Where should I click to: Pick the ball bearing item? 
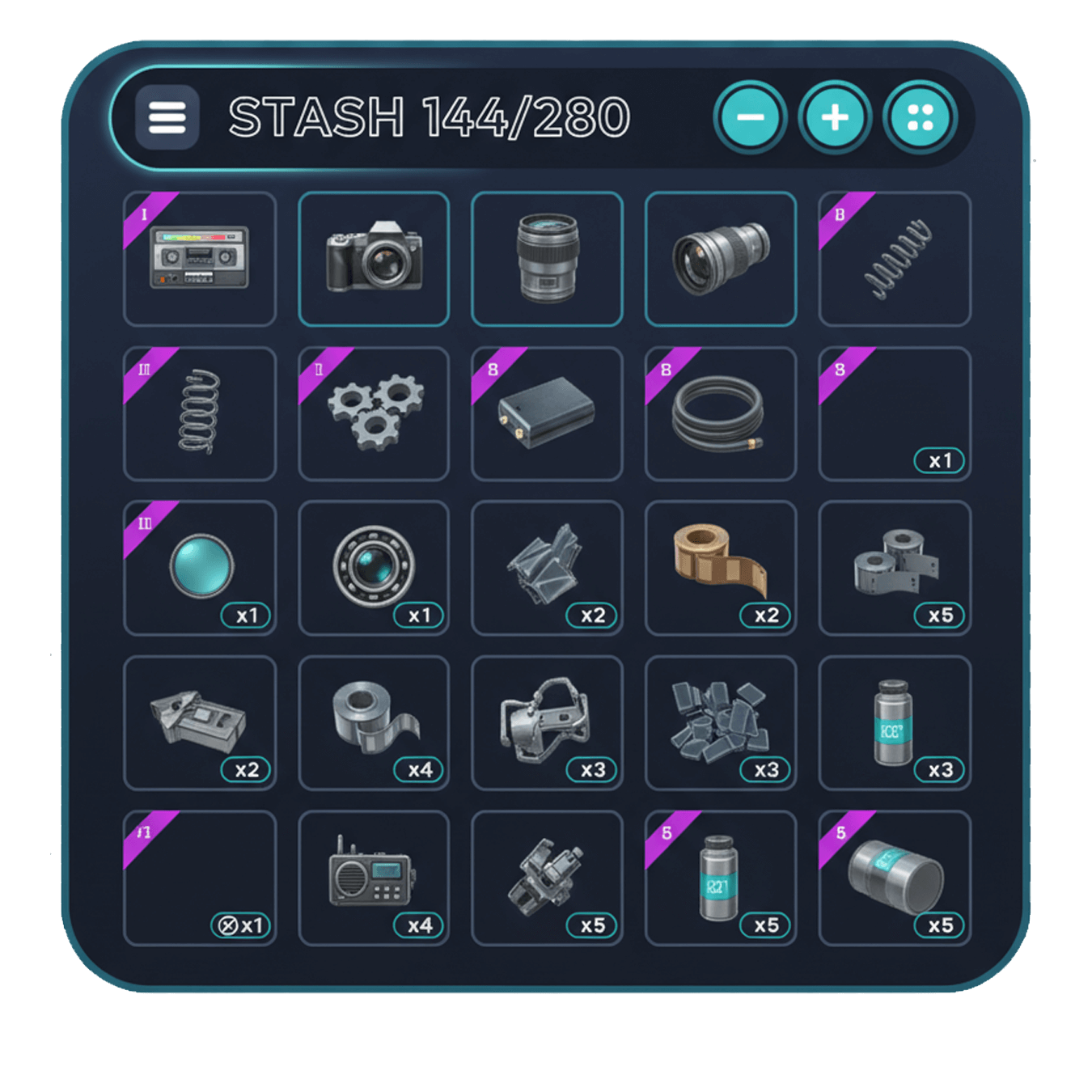374,566
